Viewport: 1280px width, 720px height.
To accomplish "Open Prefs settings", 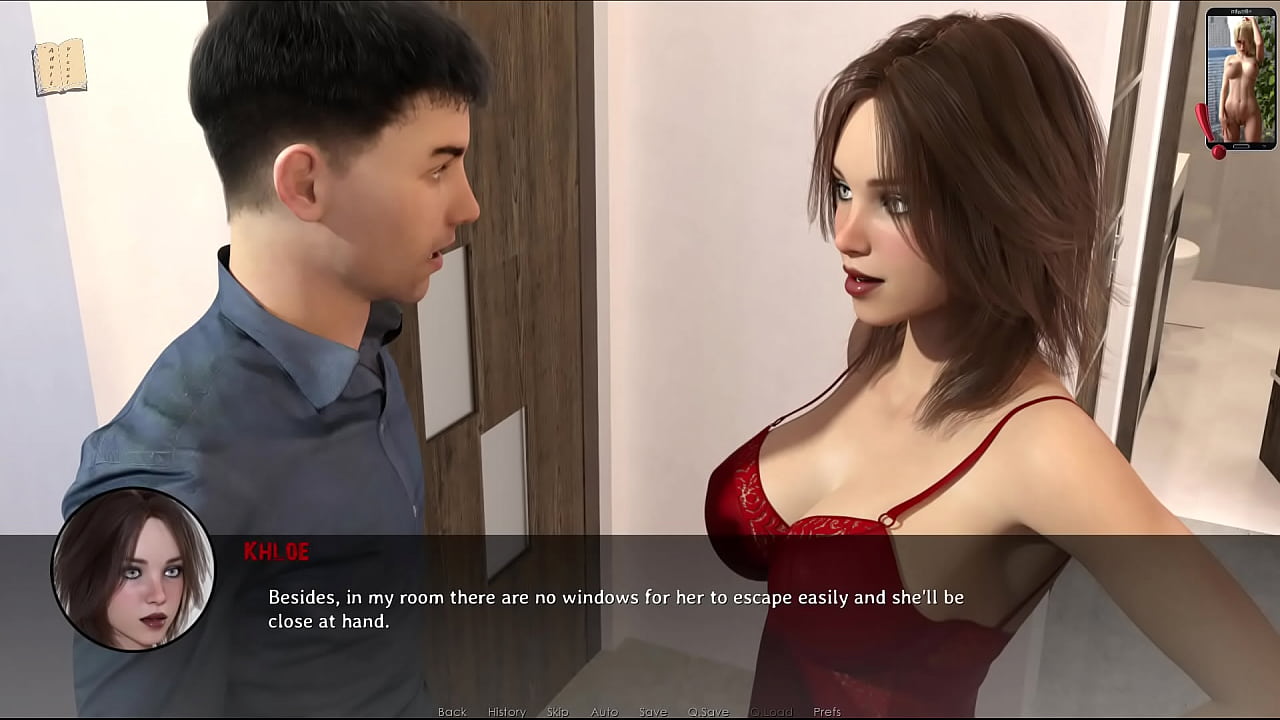I will (827, 712).
